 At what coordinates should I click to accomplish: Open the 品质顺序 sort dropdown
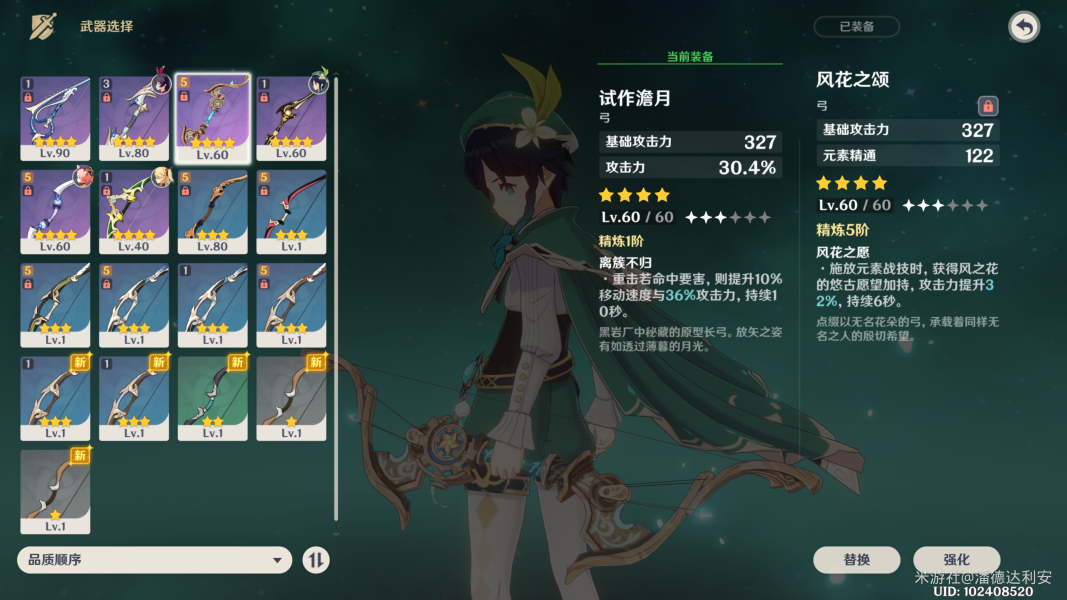pos(155,560)
